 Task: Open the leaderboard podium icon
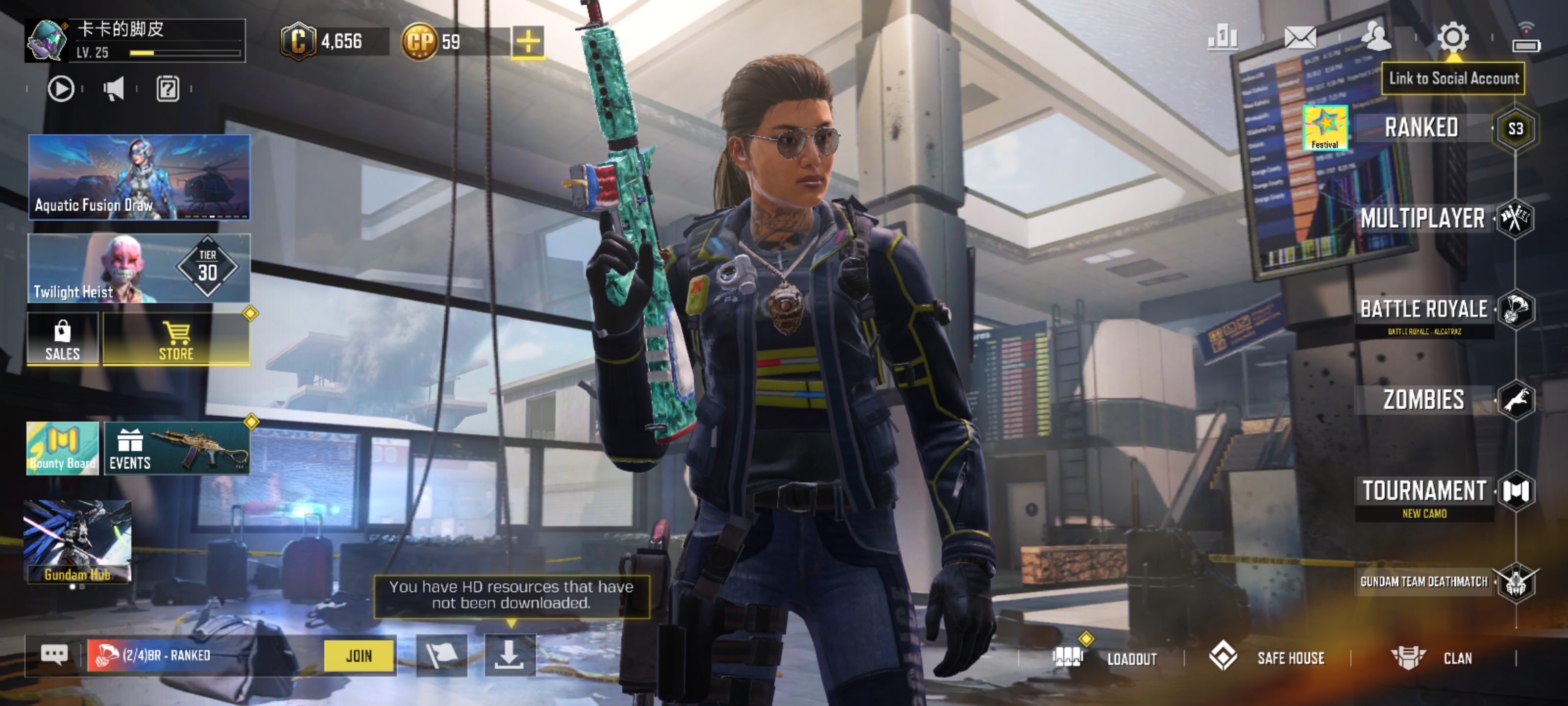(1222, 38)
